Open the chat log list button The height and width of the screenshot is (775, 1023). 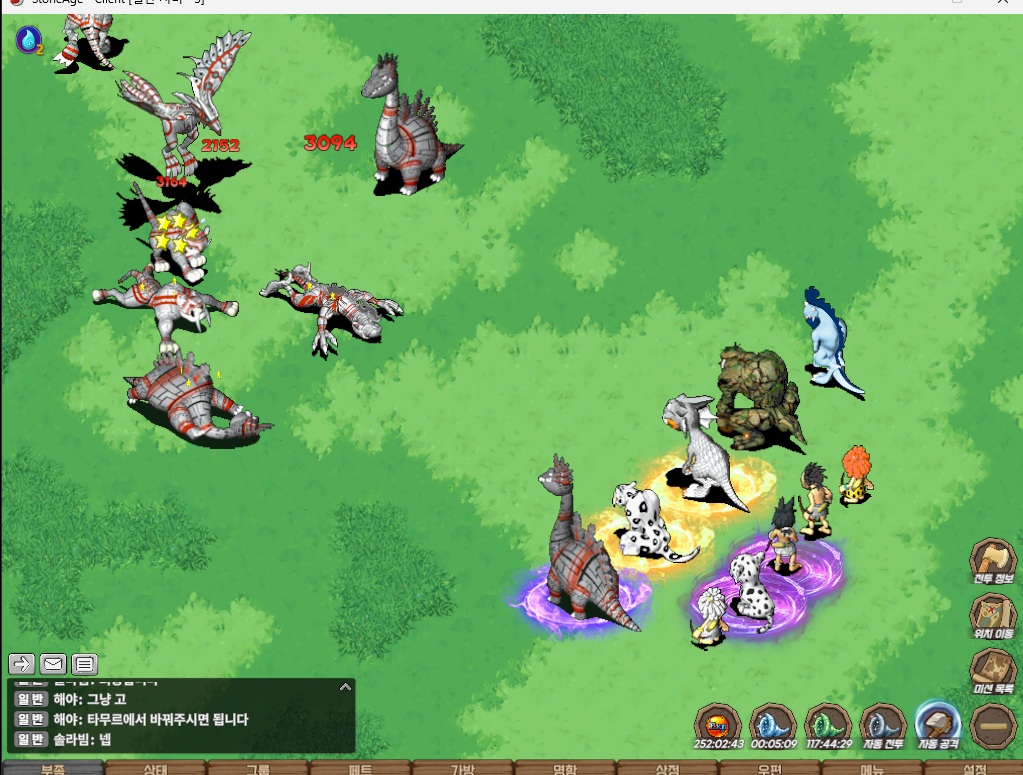point(85,663)
